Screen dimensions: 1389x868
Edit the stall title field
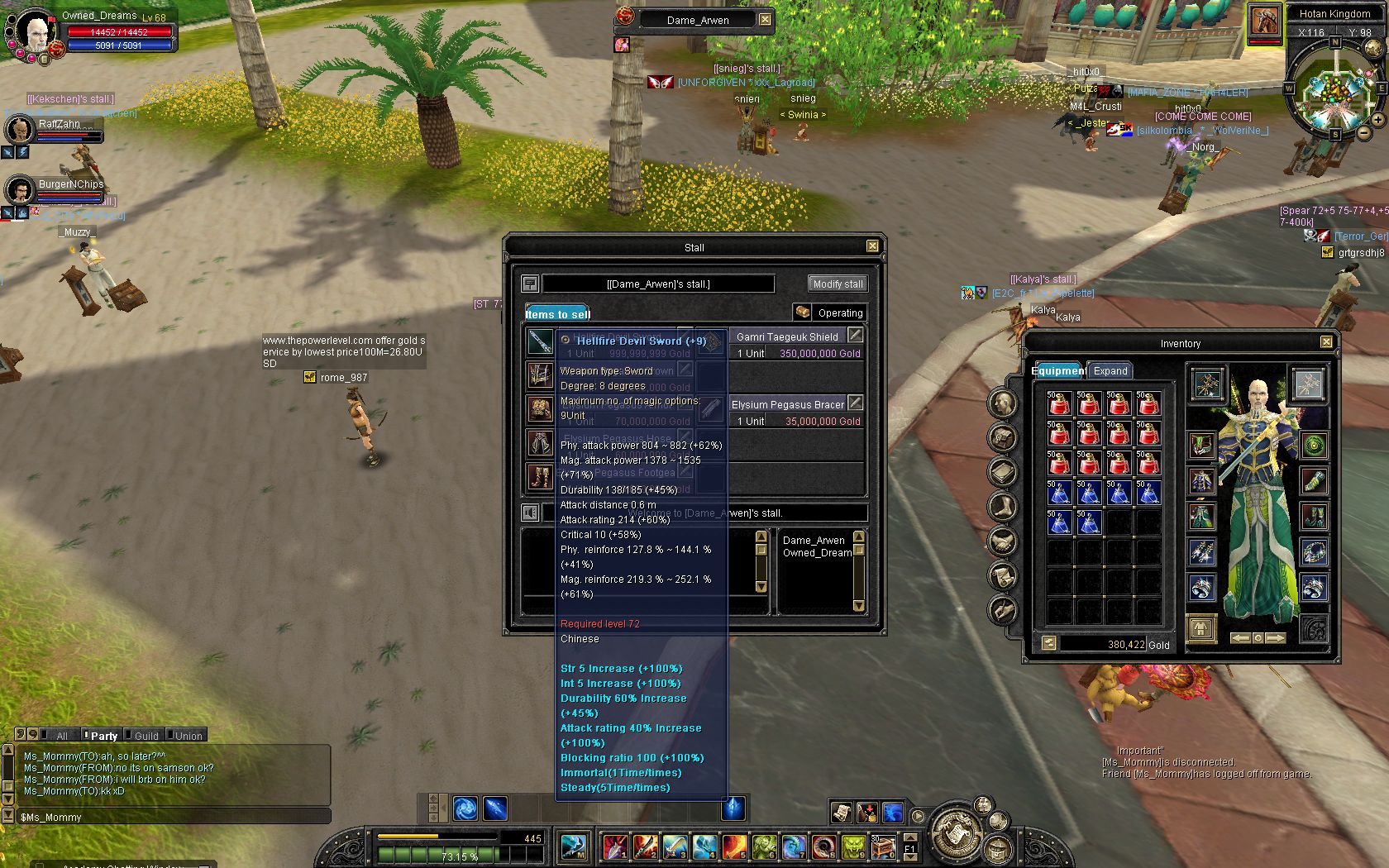coord(658,284)
